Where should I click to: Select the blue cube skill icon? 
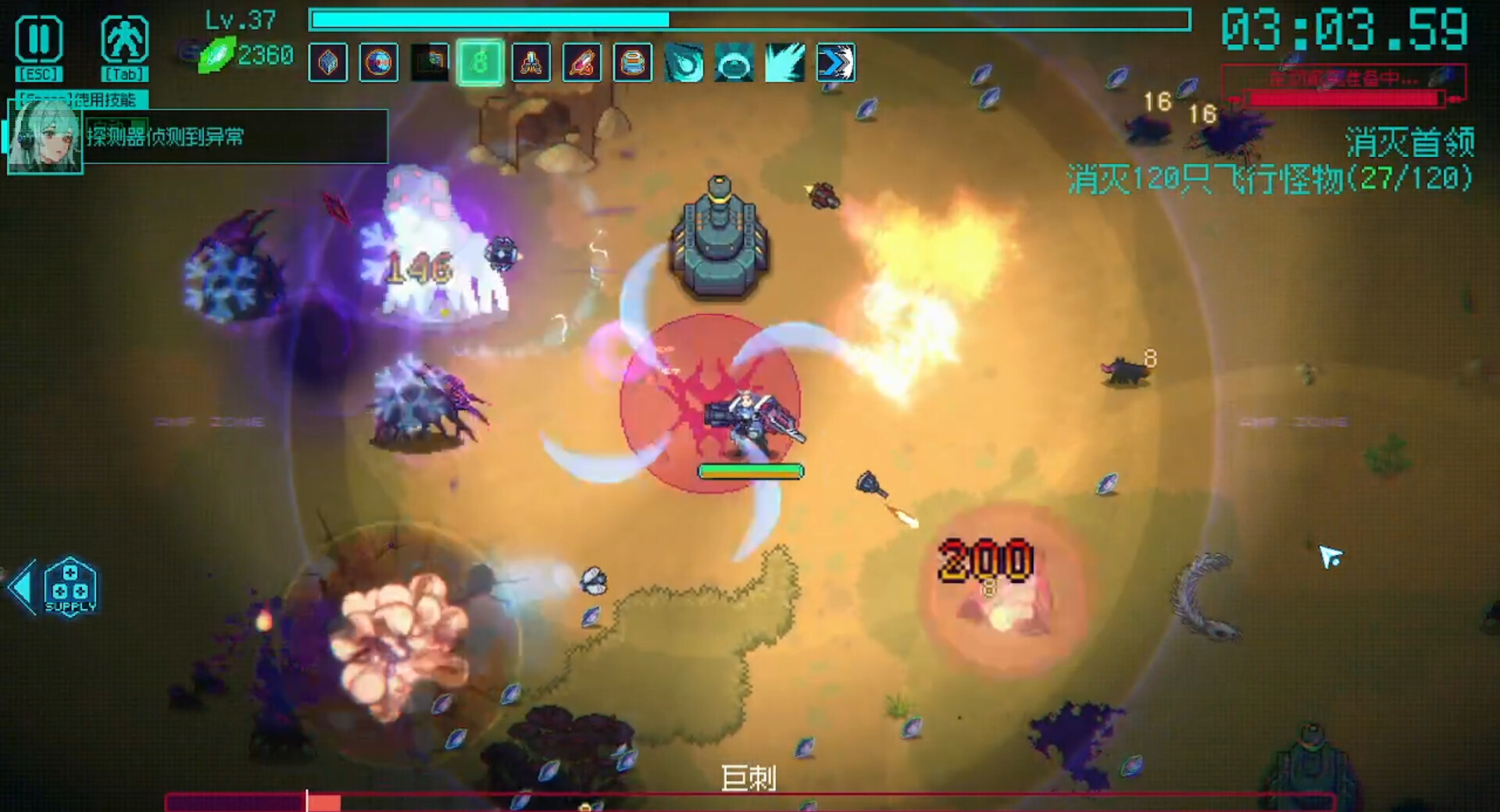tap(328, 62)
